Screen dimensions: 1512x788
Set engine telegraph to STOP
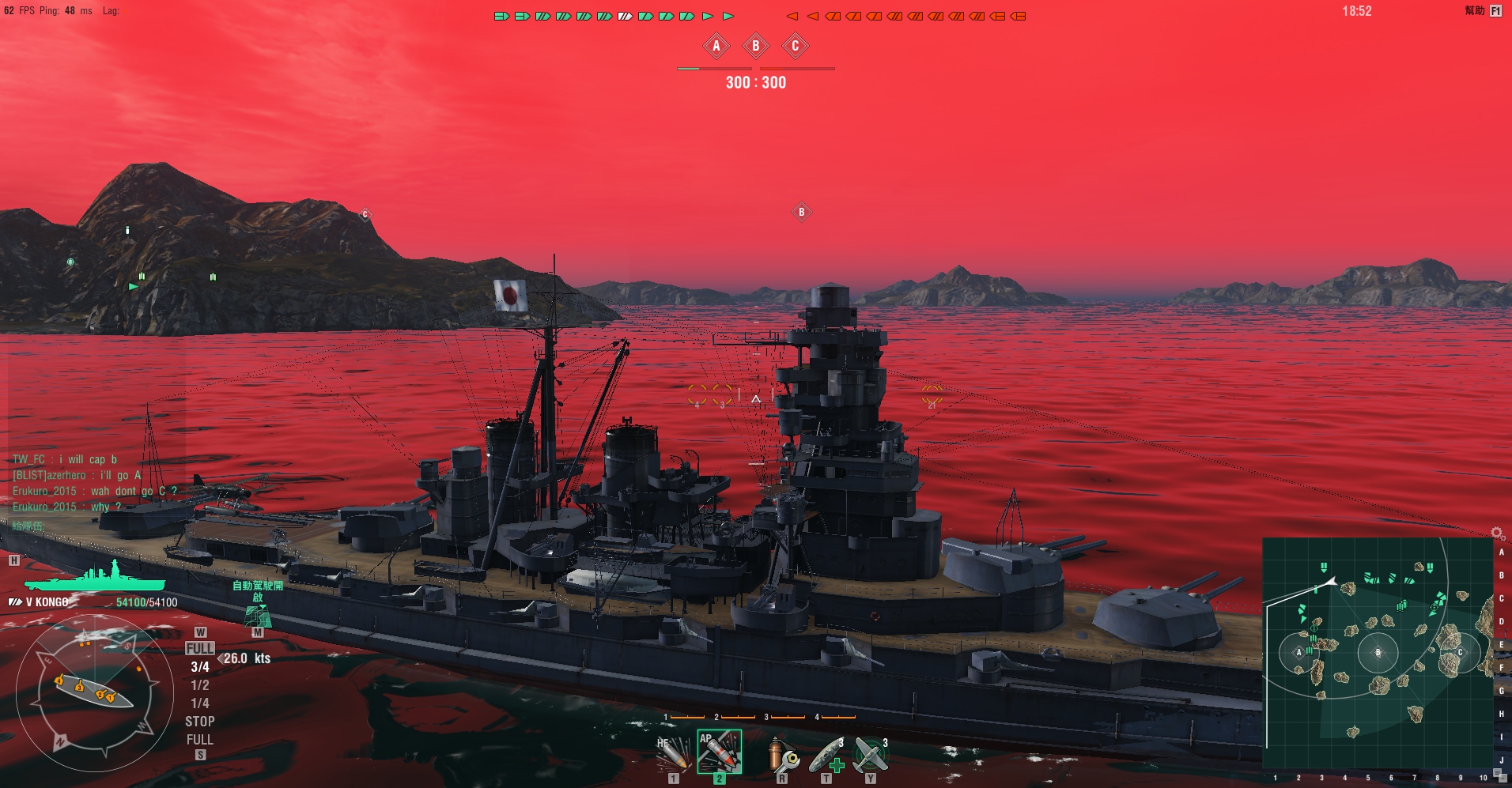199,722
